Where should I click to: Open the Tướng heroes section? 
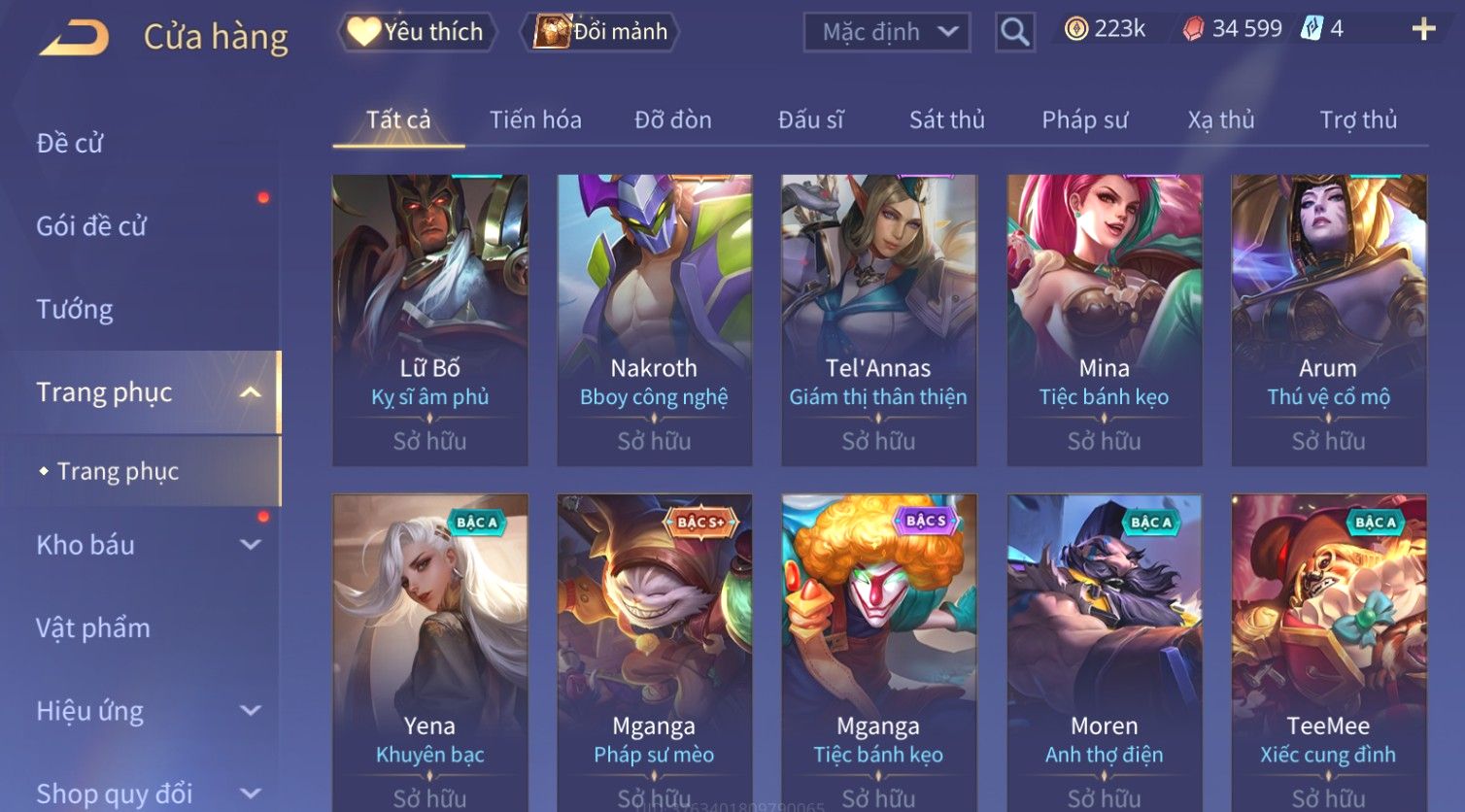[75, 309]
